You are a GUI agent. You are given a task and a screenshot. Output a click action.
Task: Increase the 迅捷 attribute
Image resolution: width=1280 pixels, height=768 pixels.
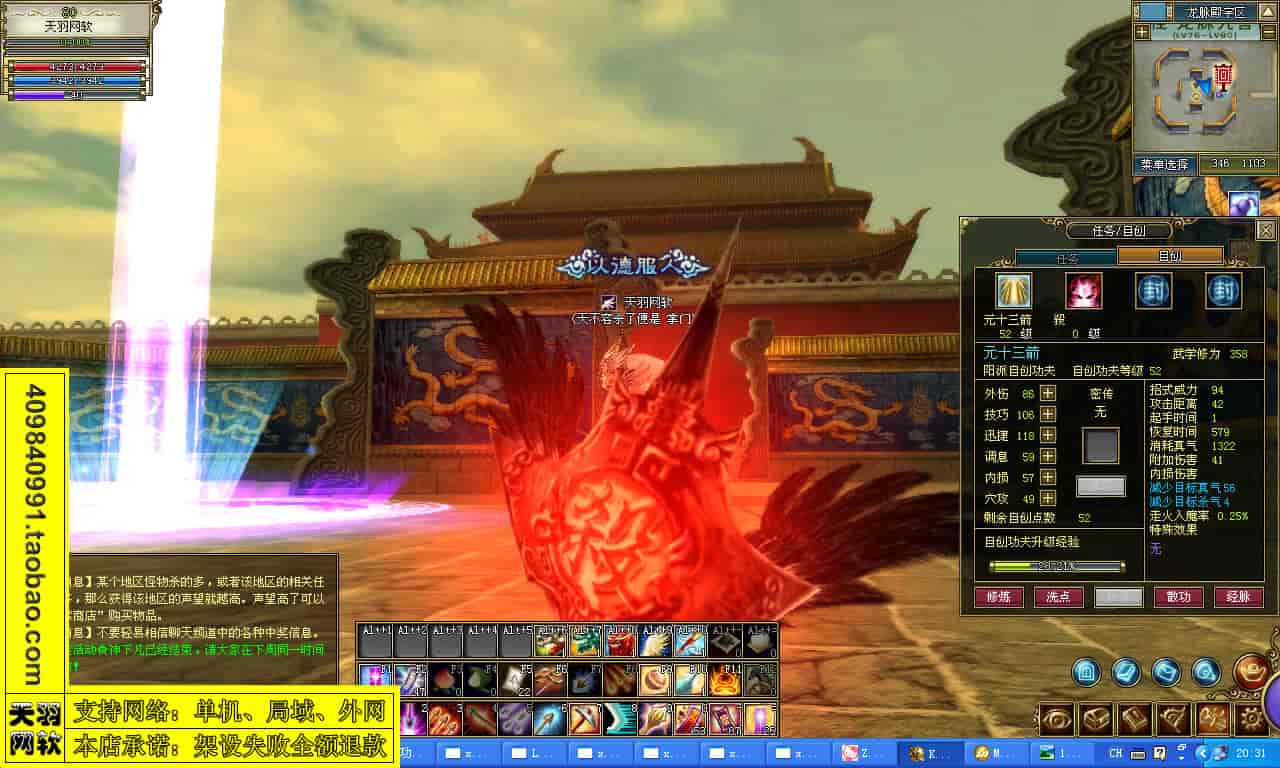tap(1048, 435)
